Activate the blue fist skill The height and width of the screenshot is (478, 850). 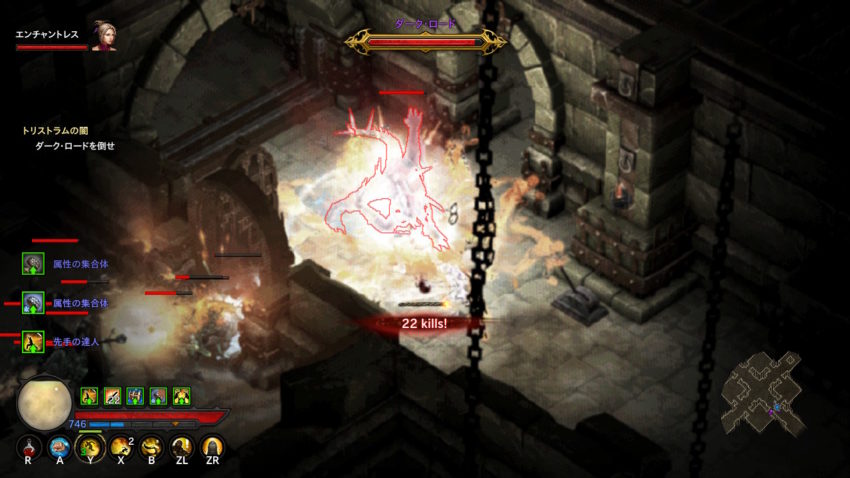pyautogui.click(x=60, y=447)
